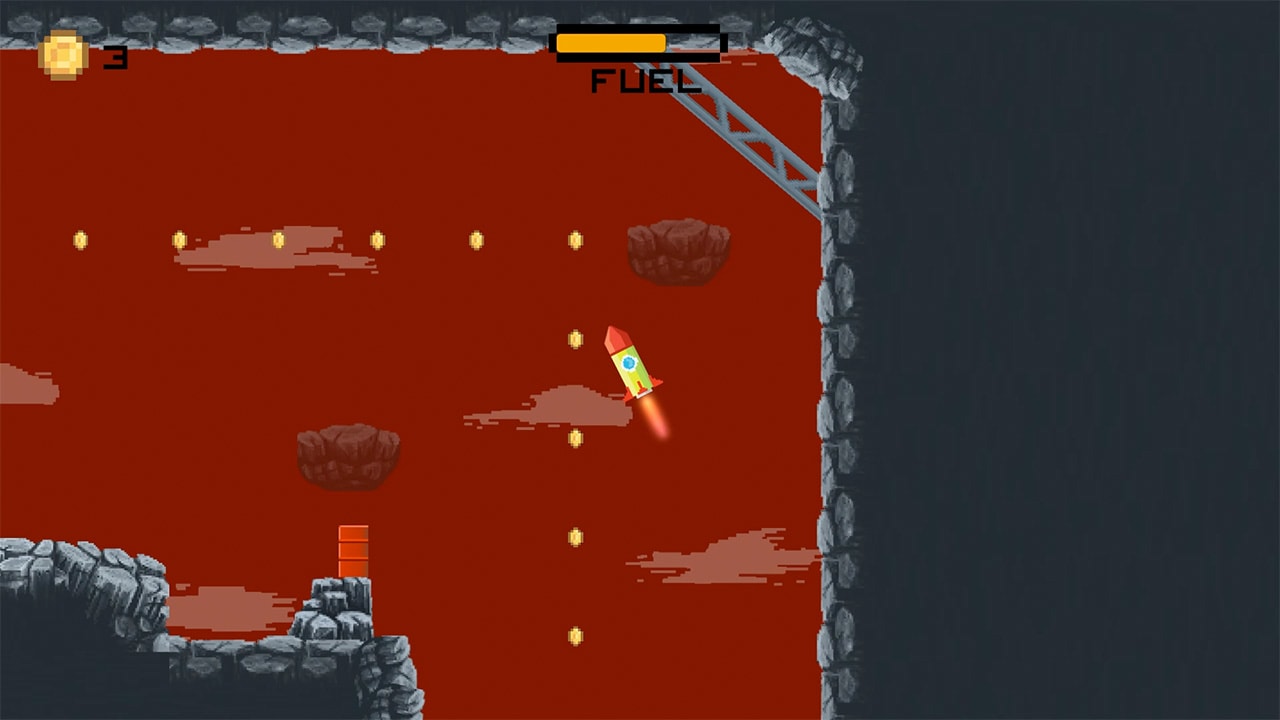Click the second coin in the top row
This screenshot has height=720, width=1280.
178,238
